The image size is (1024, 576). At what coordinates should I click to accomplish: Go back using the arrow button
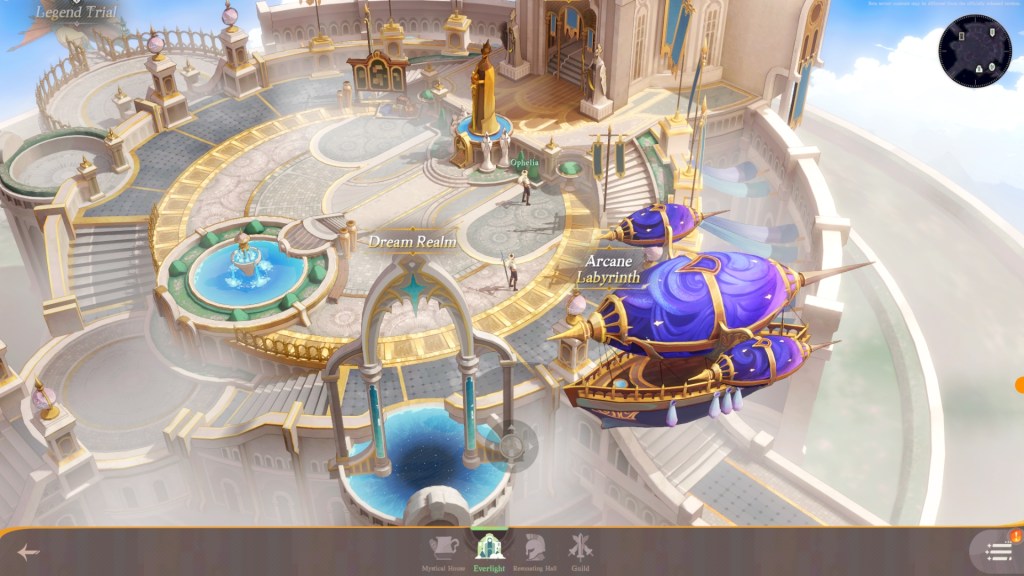(28, 552)
